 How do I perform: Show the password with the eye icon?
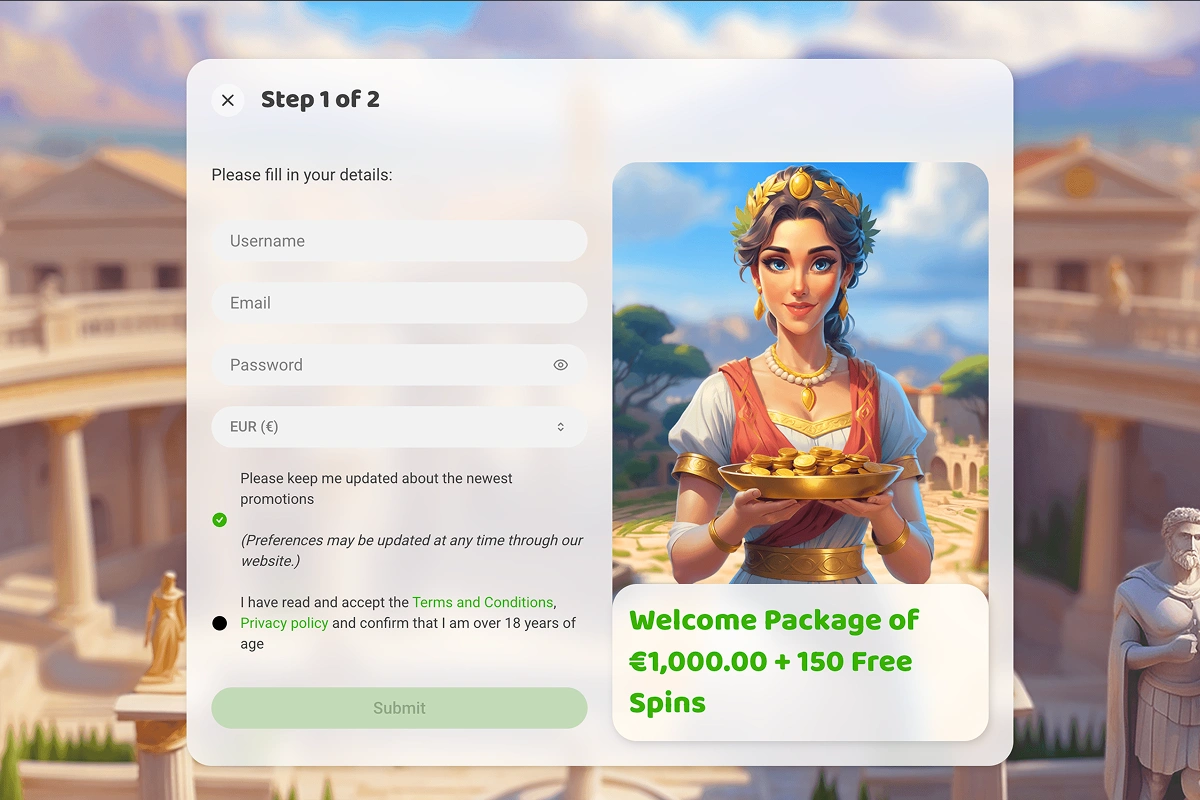pyautogui.click(x=560, y=365)
